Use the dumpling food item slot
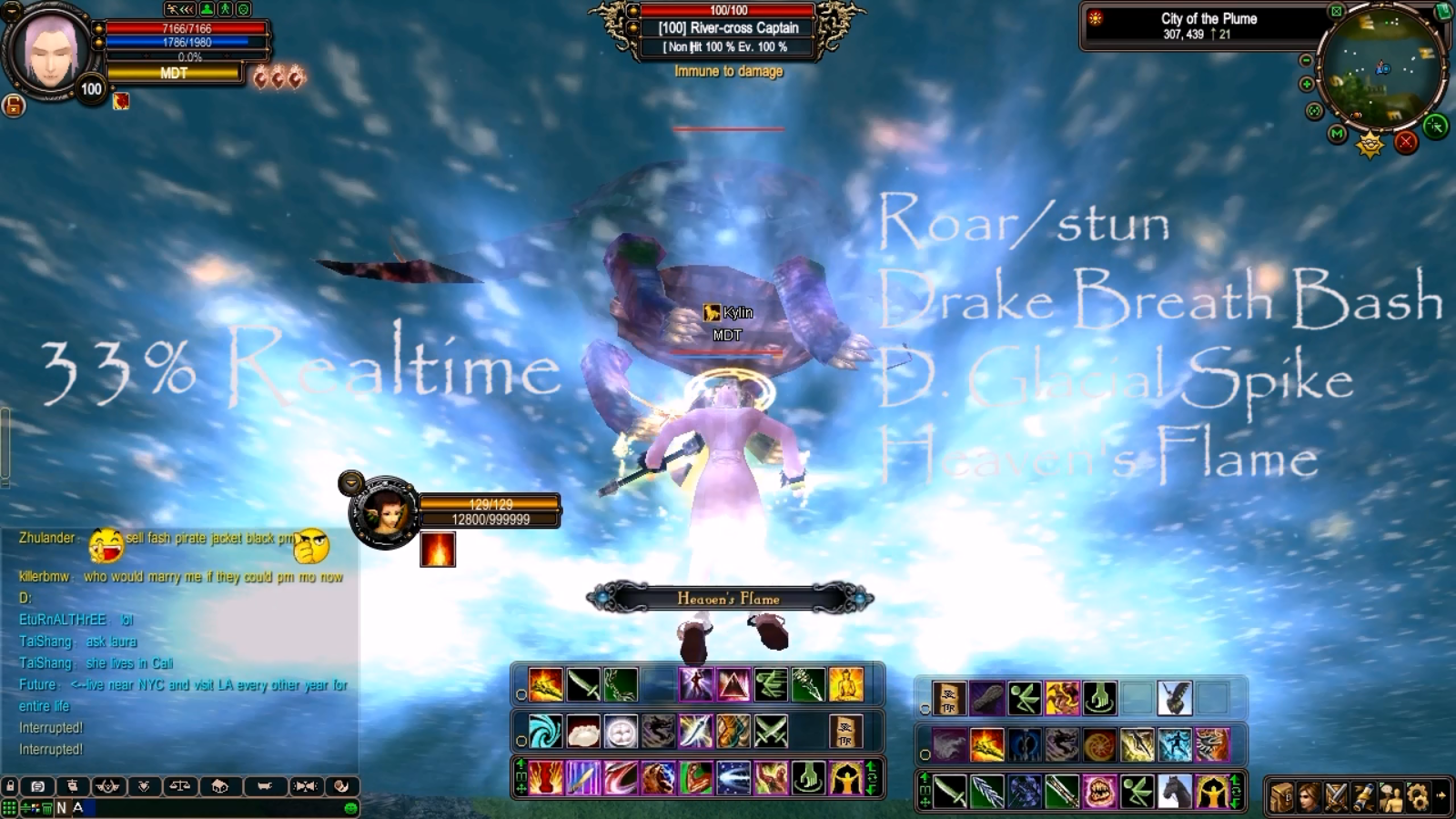 click(583, 732)
